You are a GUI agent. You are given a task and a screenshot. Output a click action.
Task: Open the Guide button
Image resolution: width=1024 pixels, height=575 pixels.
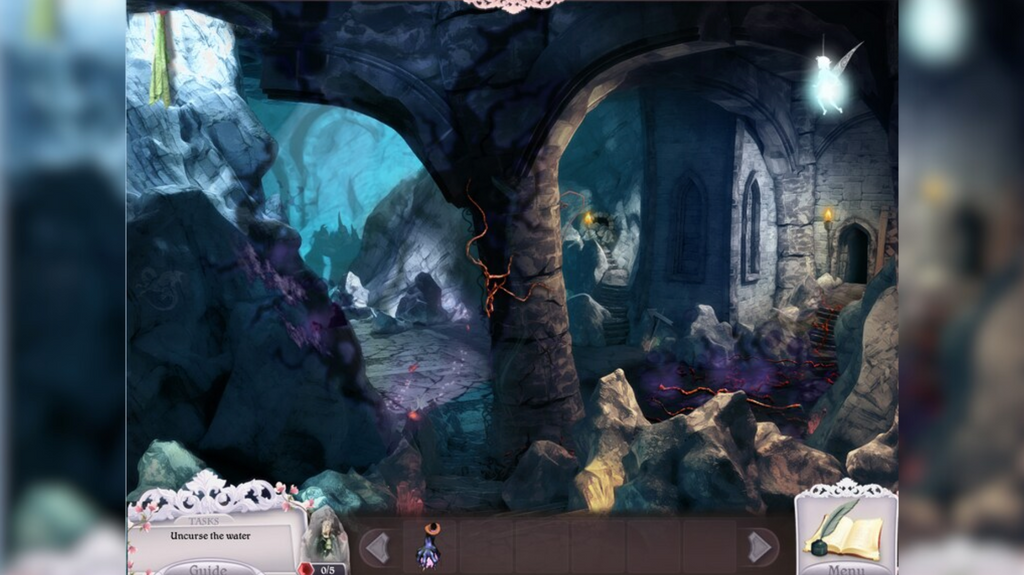click(208, 568)
